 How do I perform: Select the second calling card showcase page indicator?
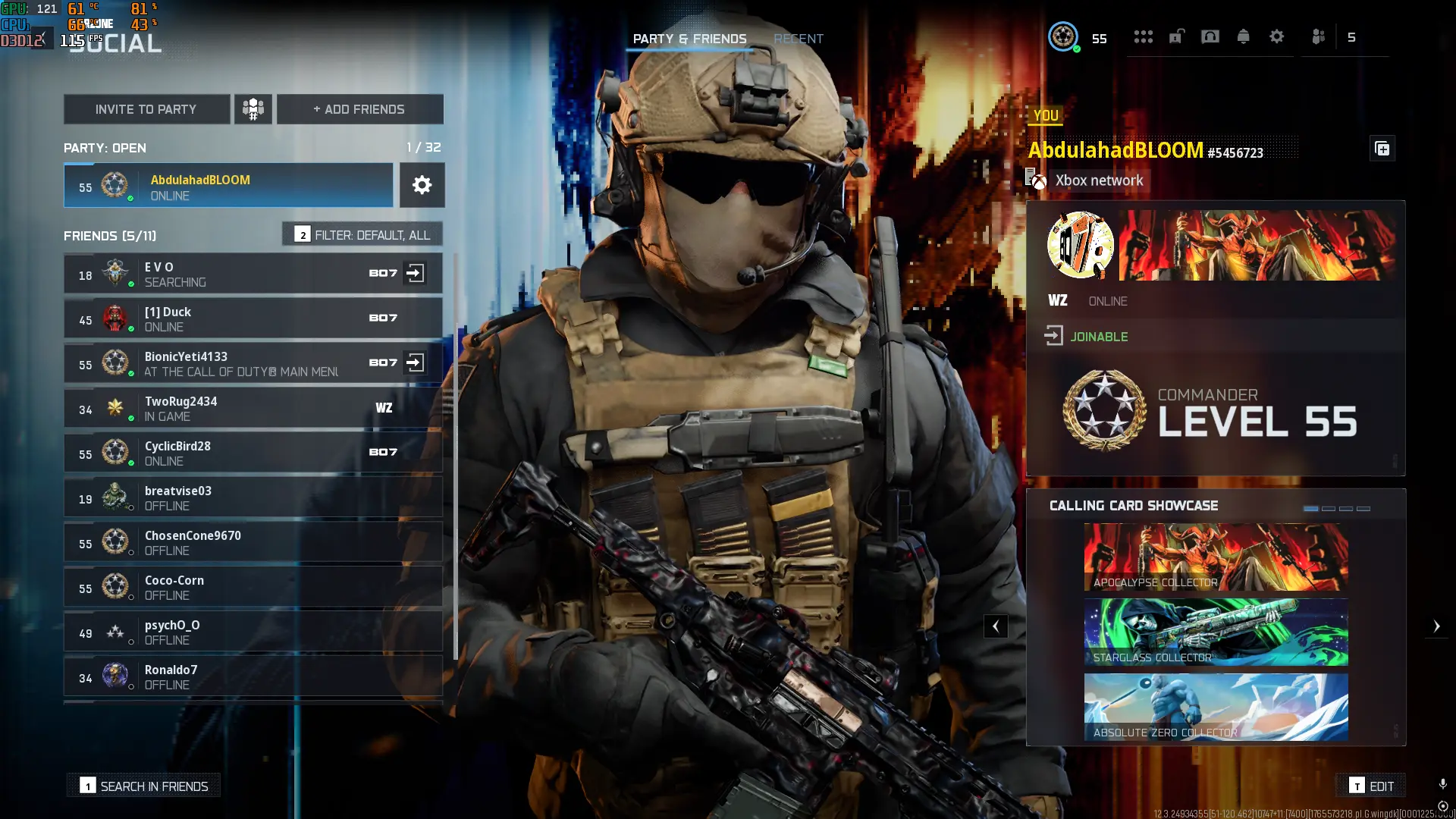(x=1329, y=510)
